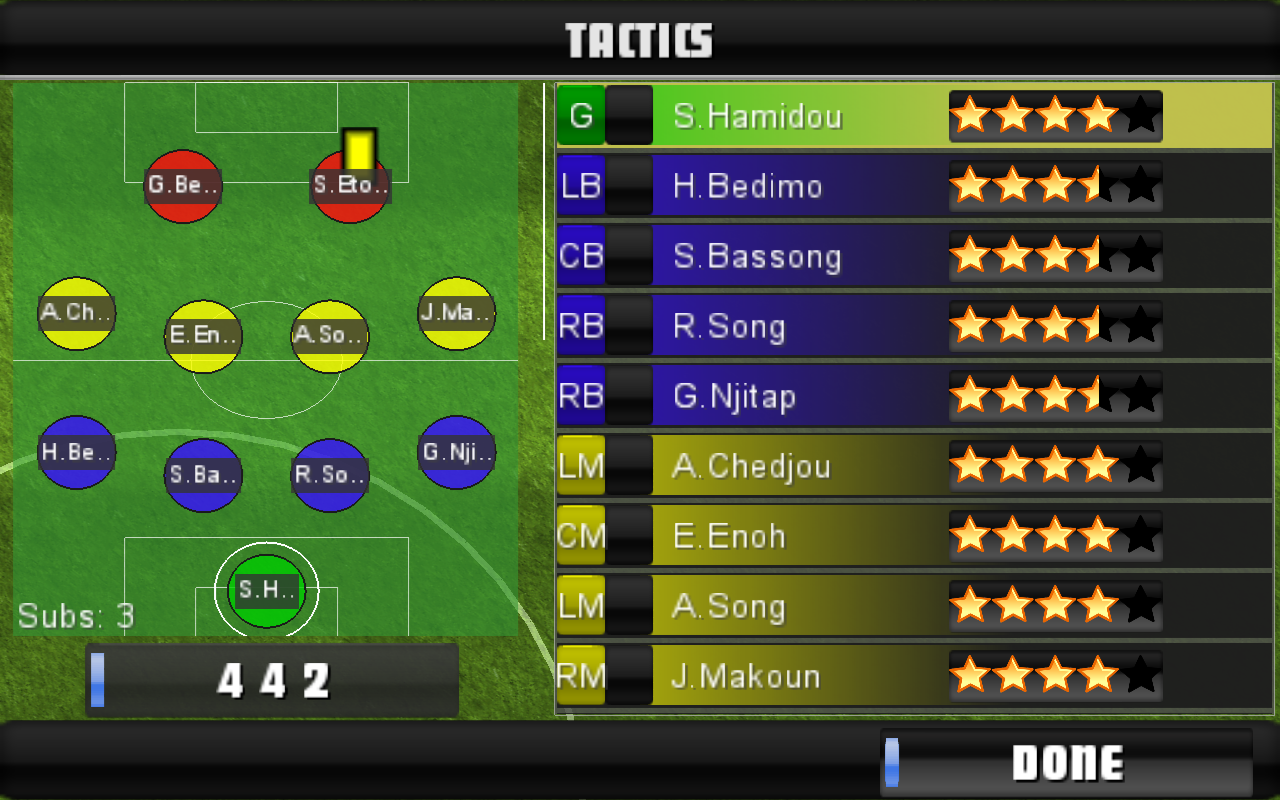This screenshot has height=800, width=1280.
Task: Open the 442 formation selector
Action: (x=272, y=680)
